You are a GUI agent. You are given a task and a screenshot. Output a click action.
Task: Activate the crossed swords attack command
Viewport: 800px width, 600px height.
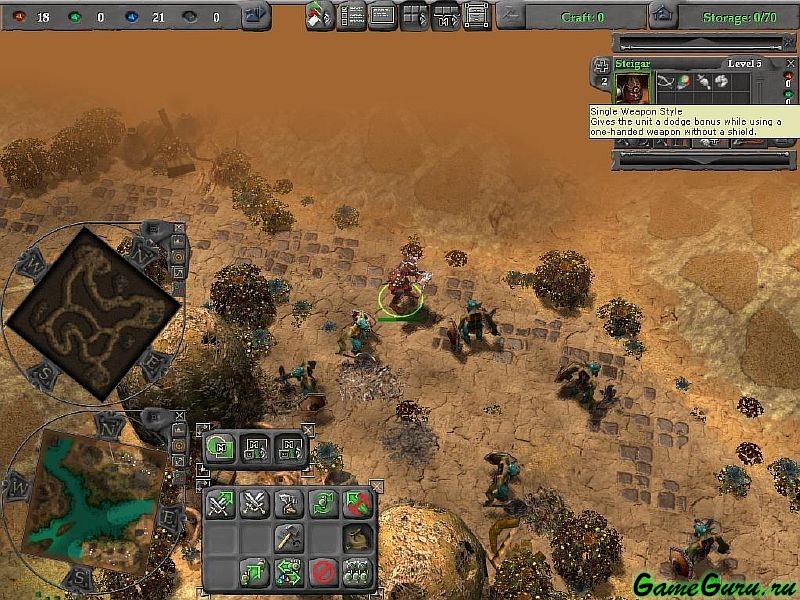[x=254, y=504]
